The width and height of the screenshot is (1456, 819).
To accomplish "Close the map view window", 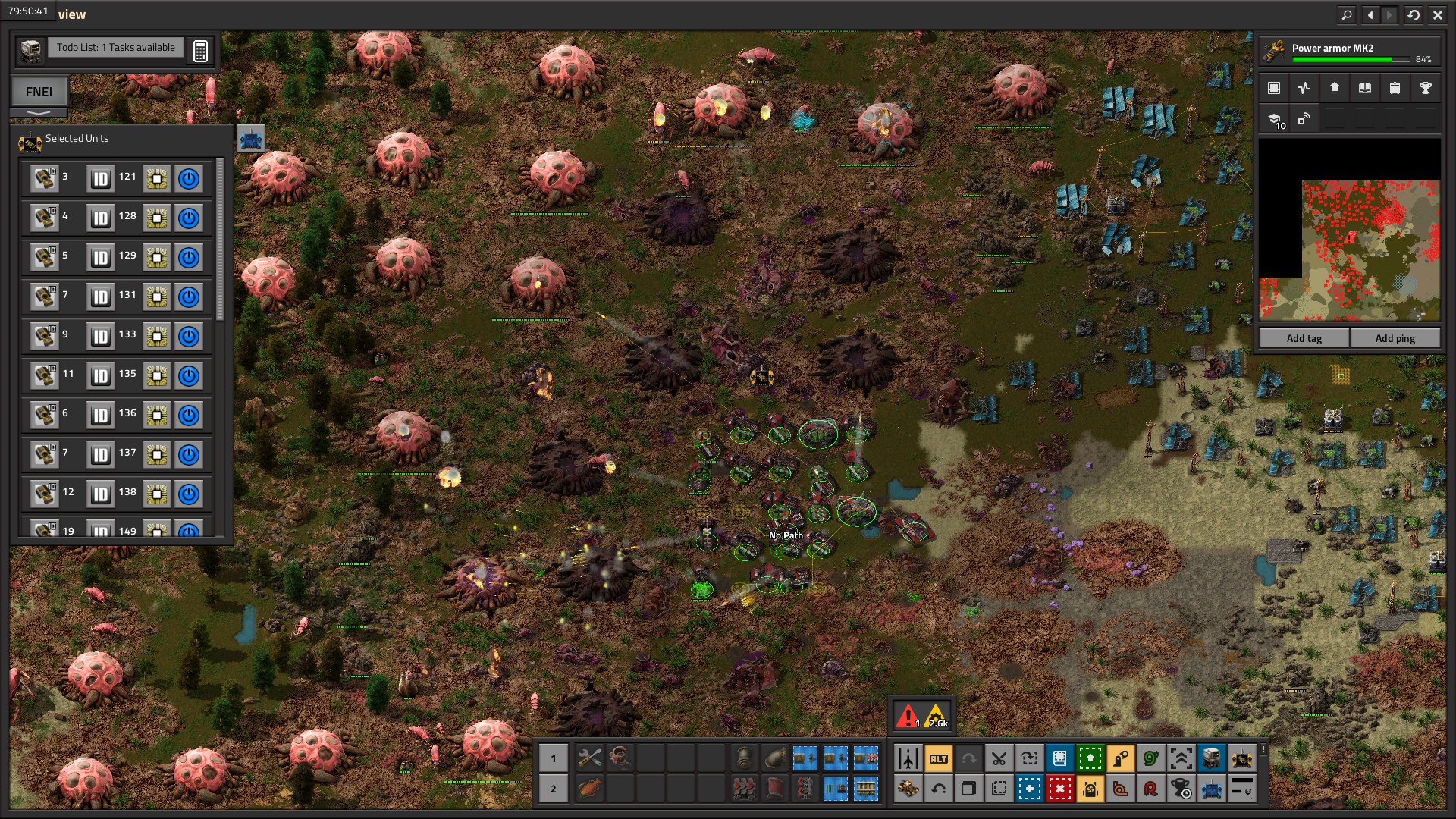I will pos(1437,14).
